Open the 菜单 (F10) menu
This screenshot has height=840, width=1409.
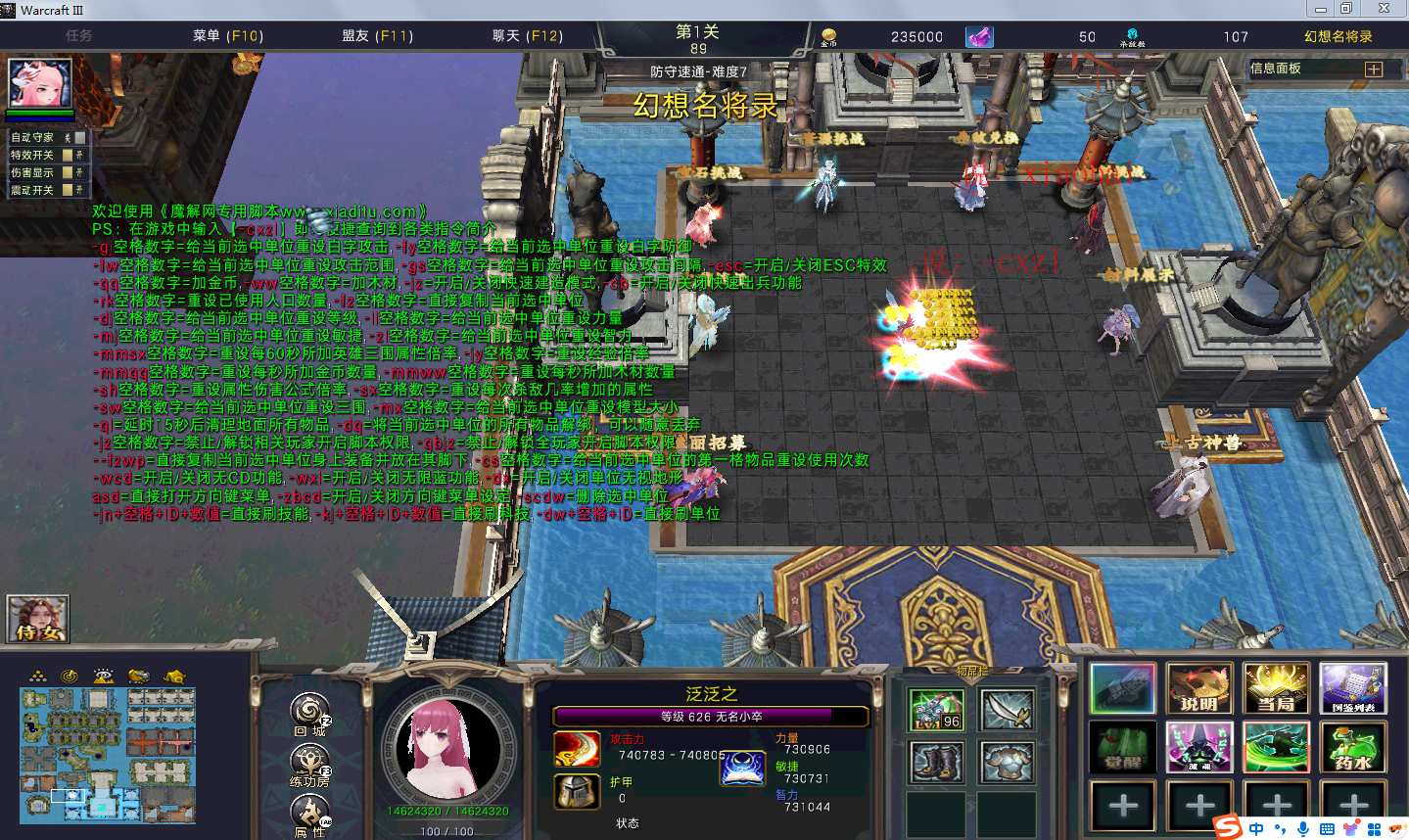(x=227, y=36)
